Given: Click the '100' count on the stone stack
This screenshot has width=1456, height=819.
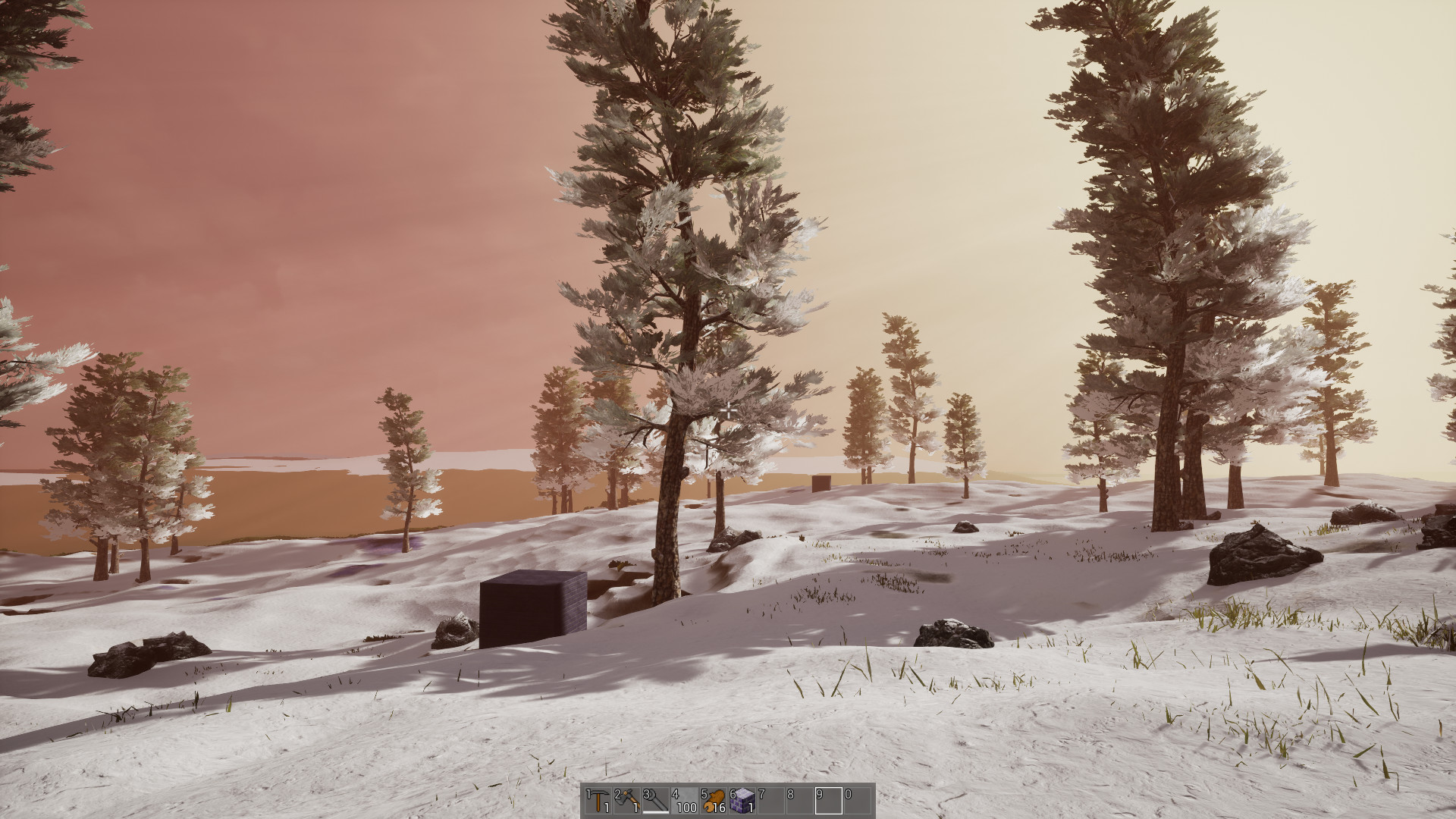Looking at the screenshot, I should coord(686,808).
